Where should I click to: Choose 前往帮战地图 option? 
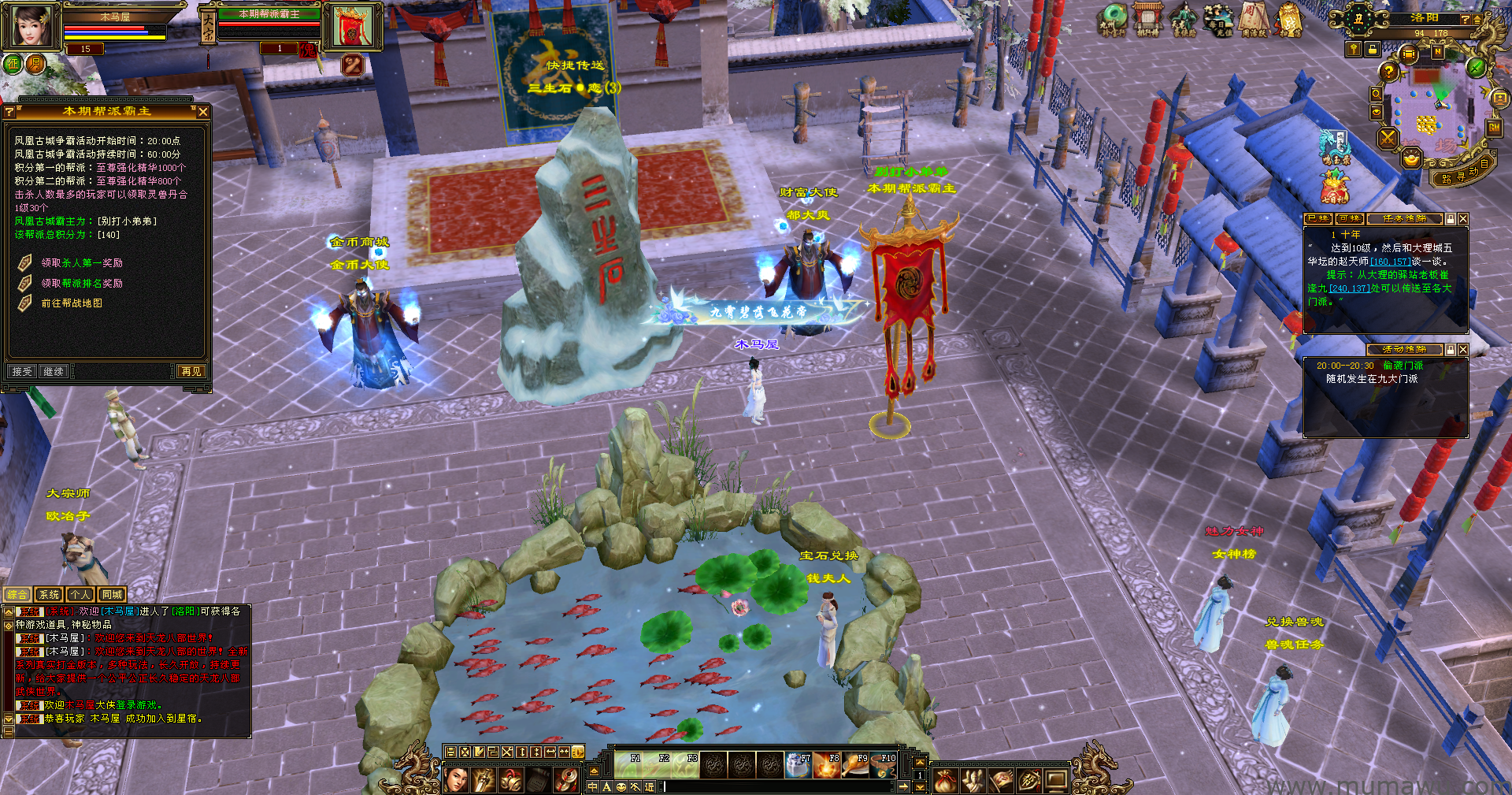72,303
